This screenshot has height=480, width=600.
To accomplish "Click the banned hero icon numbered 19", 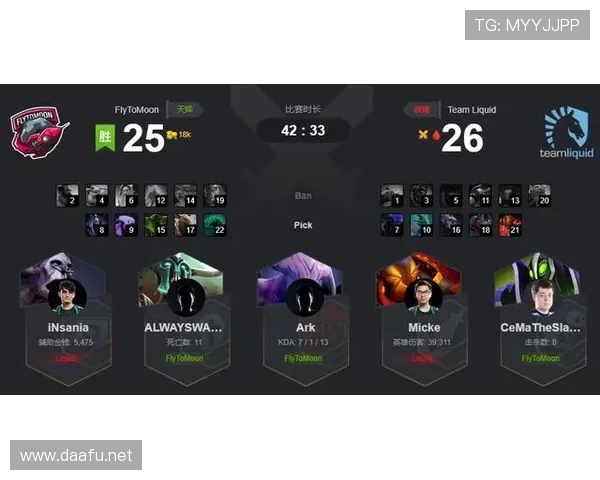I will 215,195.
